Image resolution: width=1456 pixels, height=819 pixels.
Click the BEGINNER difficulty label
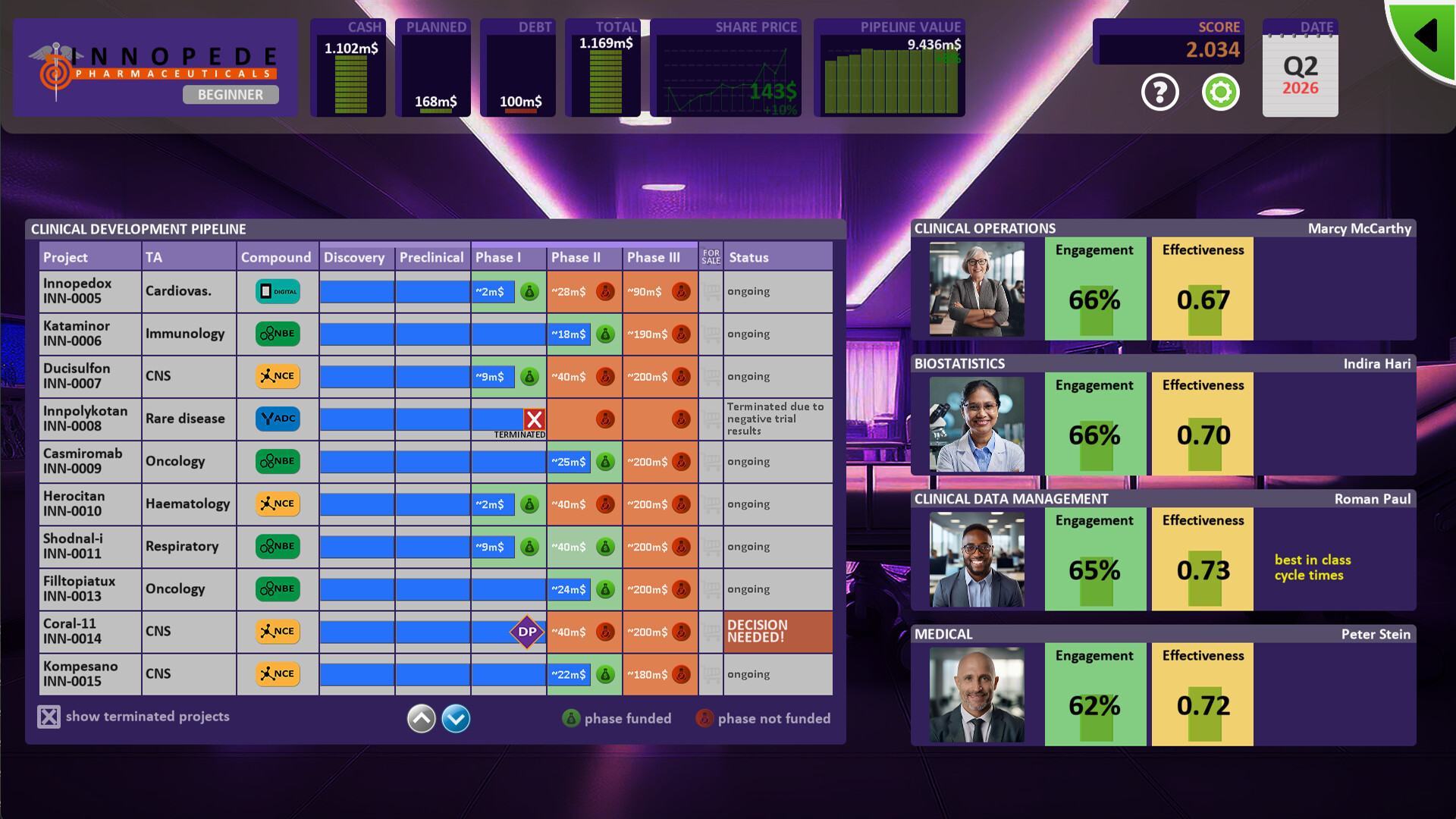230,95
